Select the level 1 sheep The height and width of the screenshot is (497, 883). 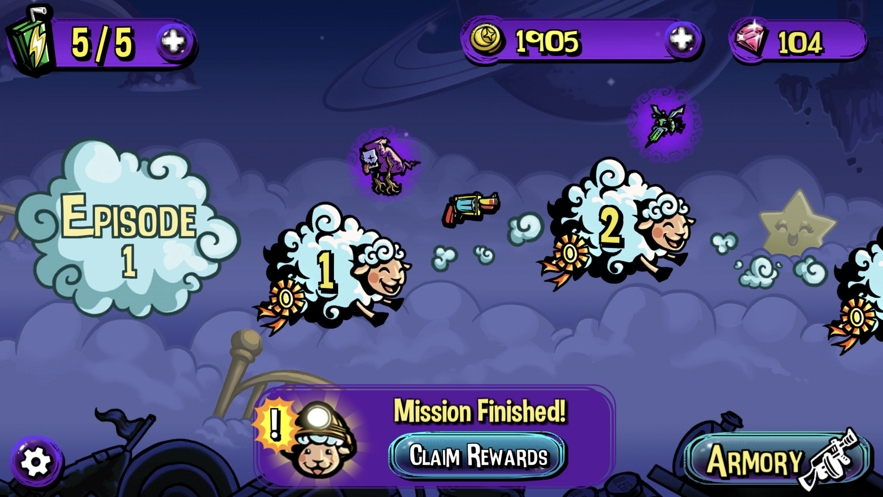pyautogui.click(x=336, y=270)
